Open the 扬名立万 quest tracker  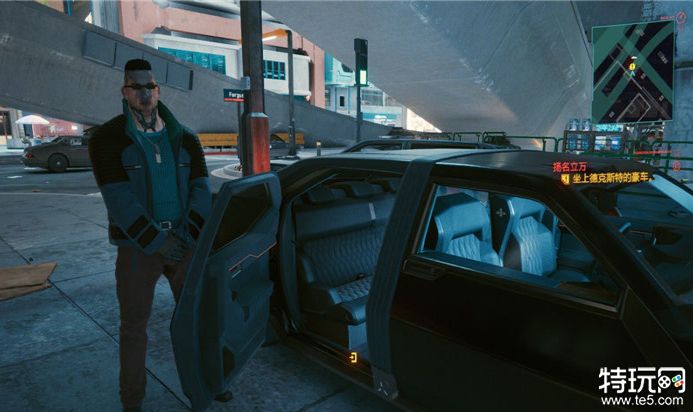point(573,167)
